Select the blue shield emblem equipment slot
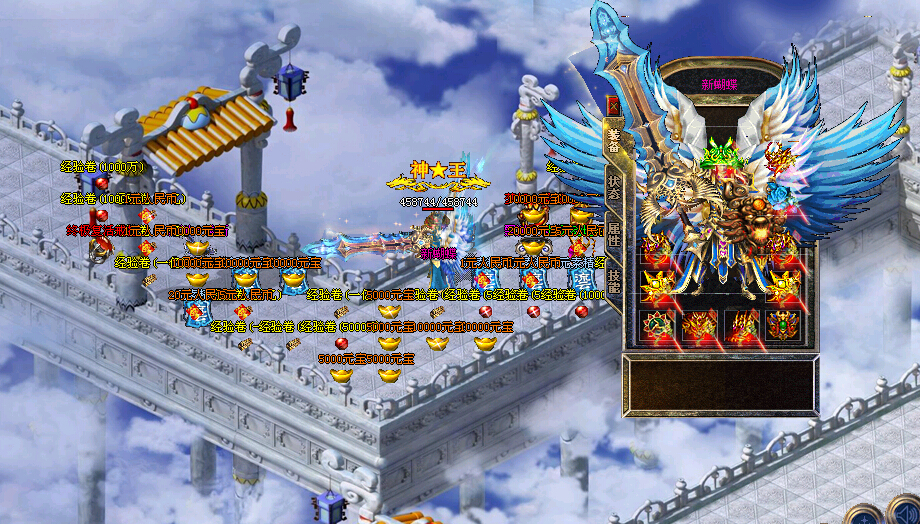 [x=783, y=326]
